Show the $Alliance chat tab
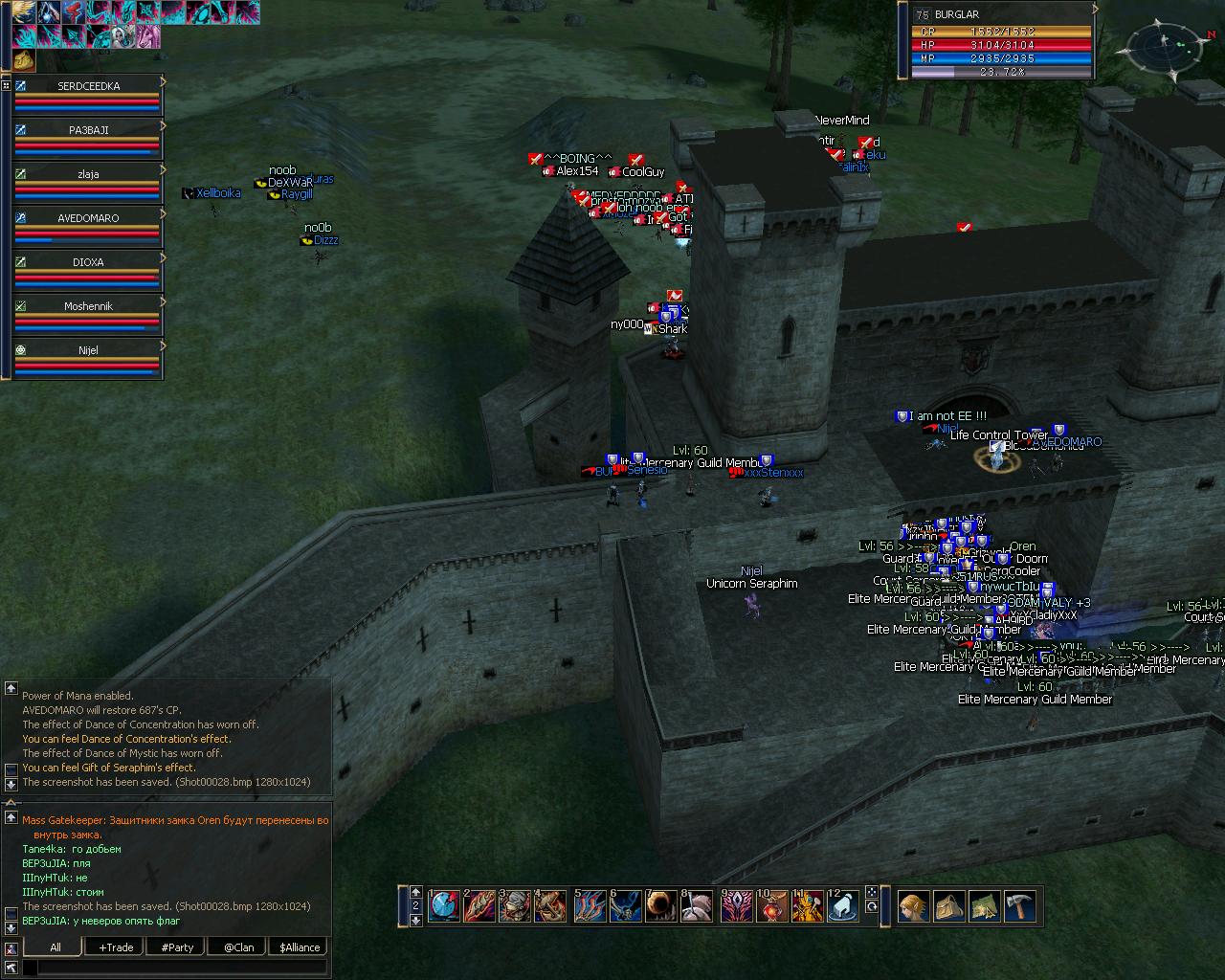1225x980 pixels. (x=300, y=947)
